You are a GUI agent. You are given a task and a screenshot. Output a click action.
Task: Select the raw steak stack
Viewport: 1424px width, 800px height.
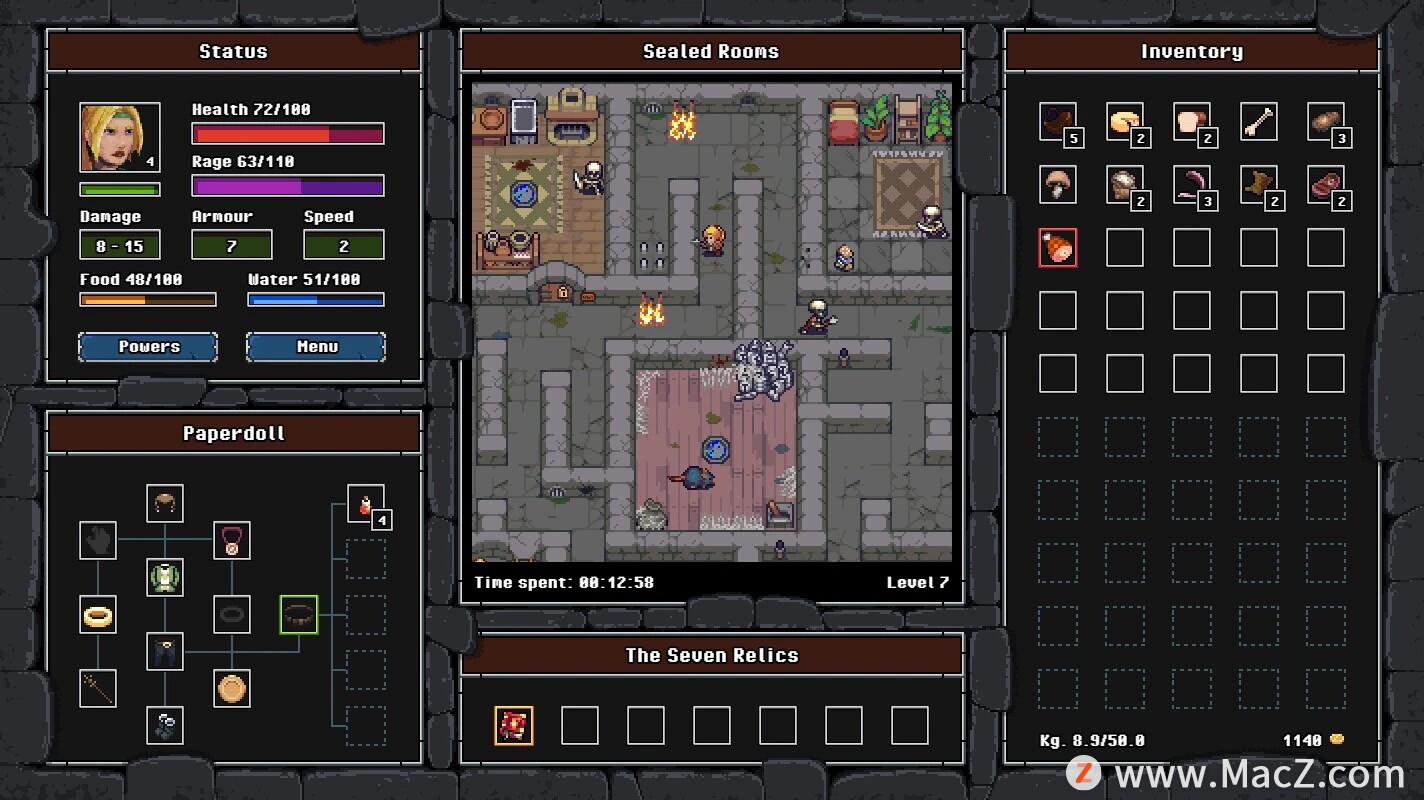[x=1326, y=184]
